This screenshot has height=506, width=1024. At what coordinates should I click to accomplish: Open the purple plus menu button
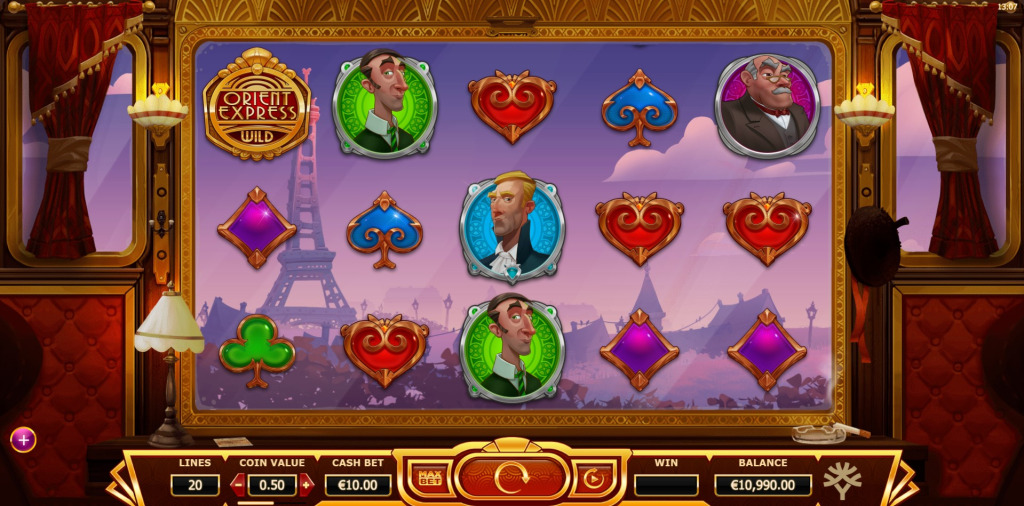pyautogui.click(x=23, y=439)
